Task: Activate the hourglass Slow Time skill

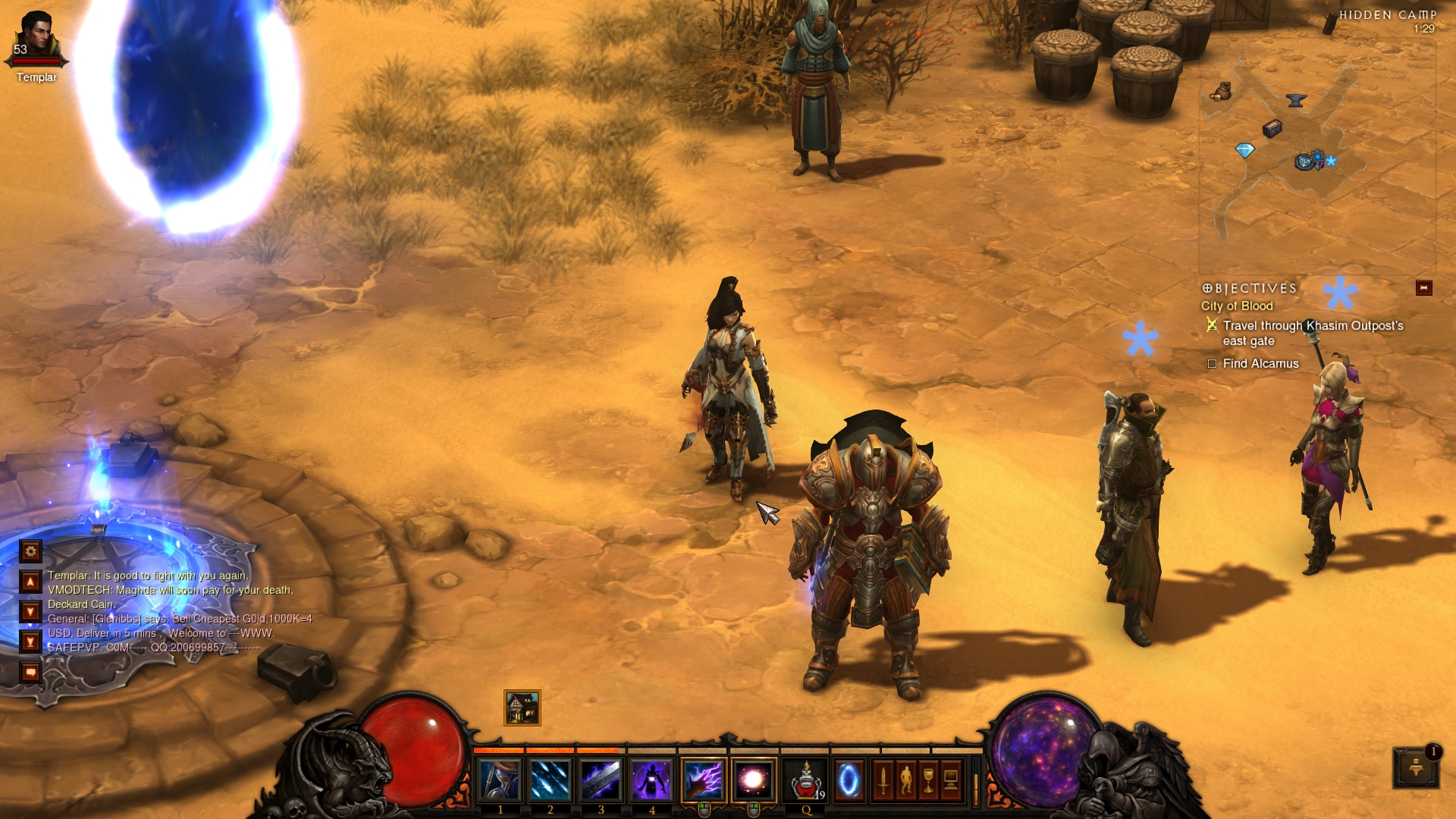Action: [500, 780]
